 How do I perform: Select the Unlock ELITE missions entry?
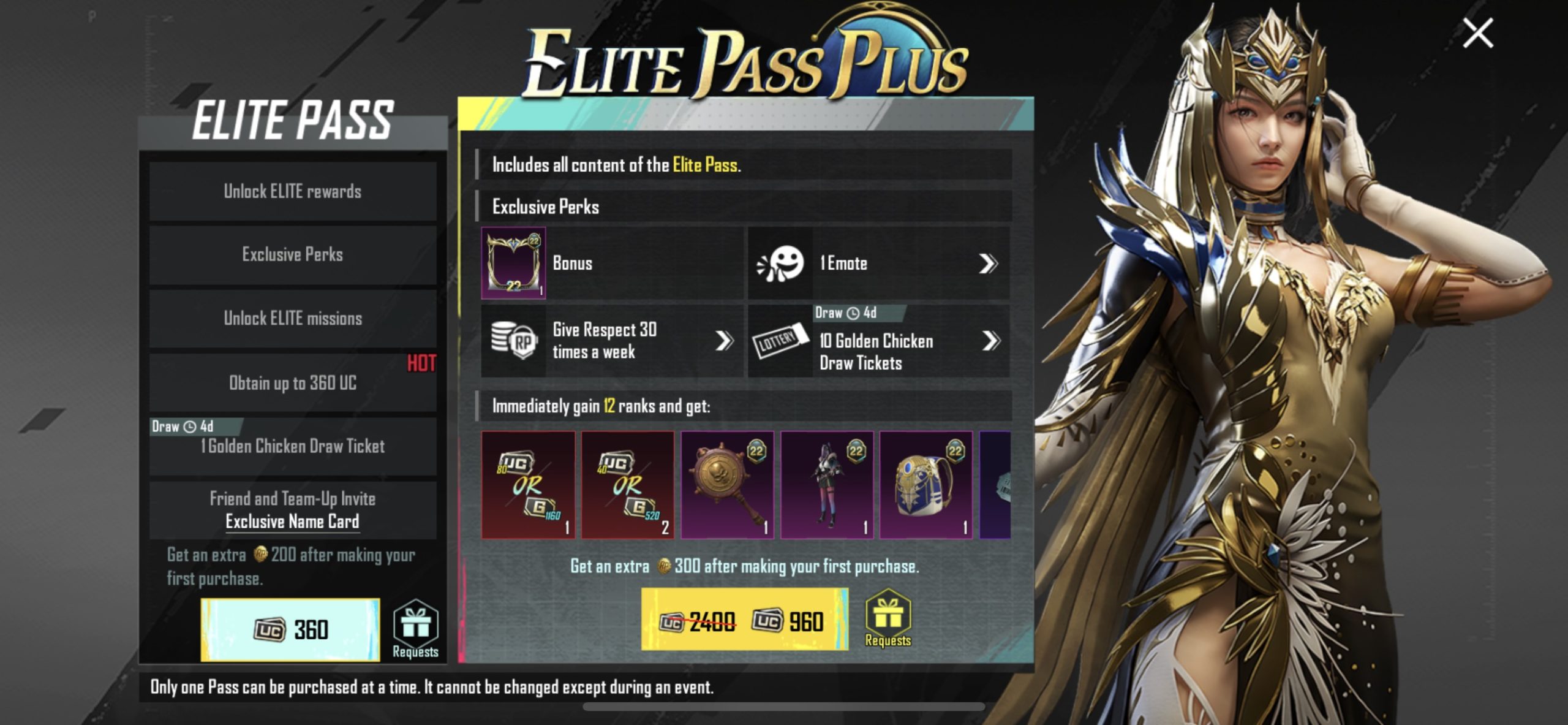[x=293, y=317]
